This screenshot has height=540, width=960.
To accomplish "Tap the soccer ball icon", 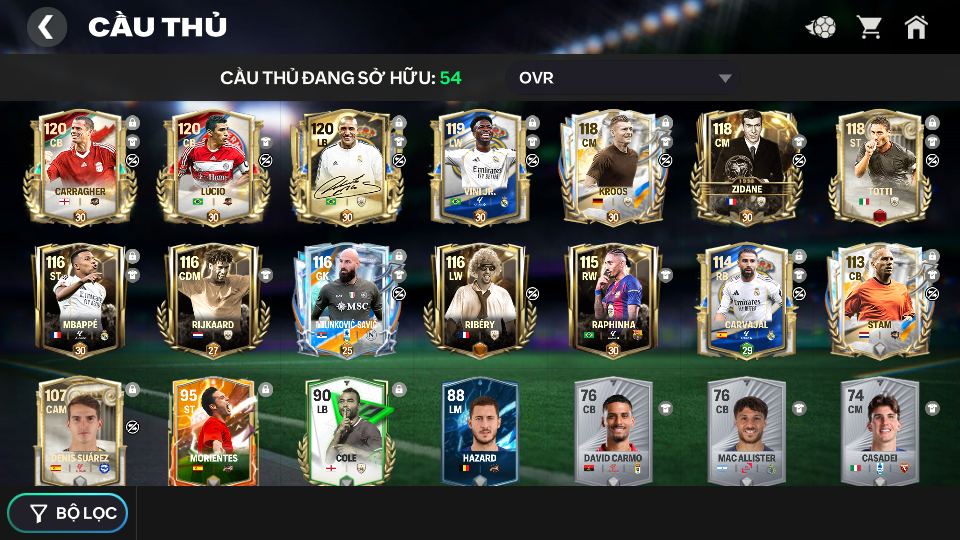I will 822,27.
